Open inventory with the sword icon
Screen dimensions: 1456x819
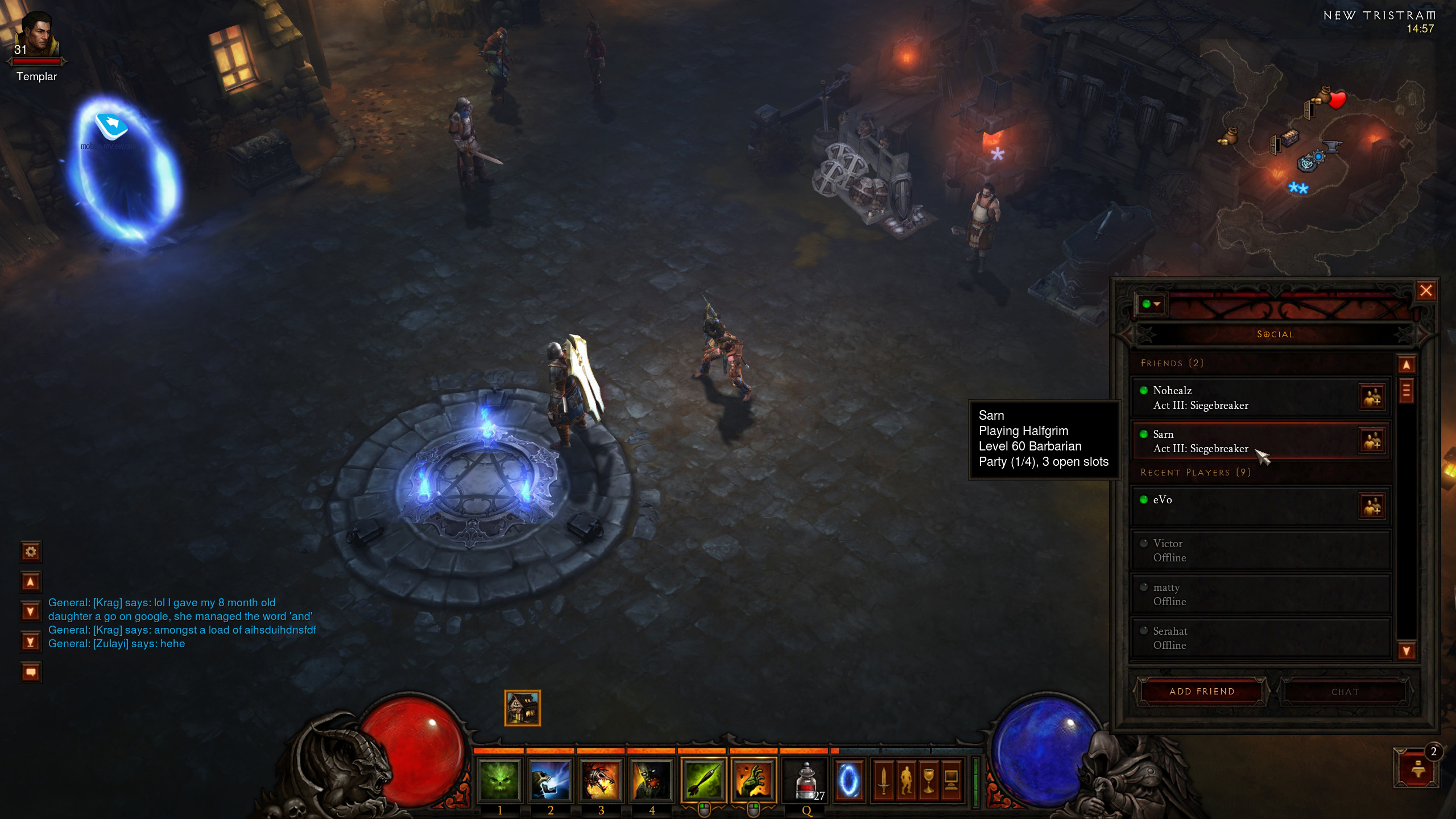click(883, 780)
